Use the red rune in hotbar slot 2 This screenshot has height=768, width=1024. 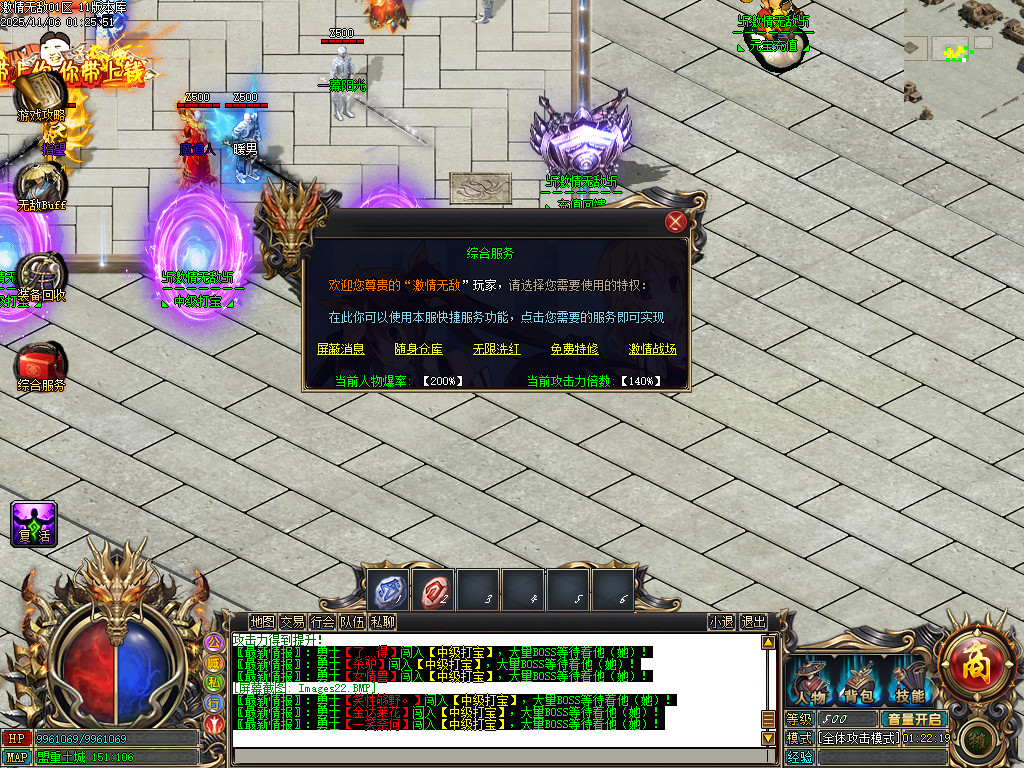point(434,590)
